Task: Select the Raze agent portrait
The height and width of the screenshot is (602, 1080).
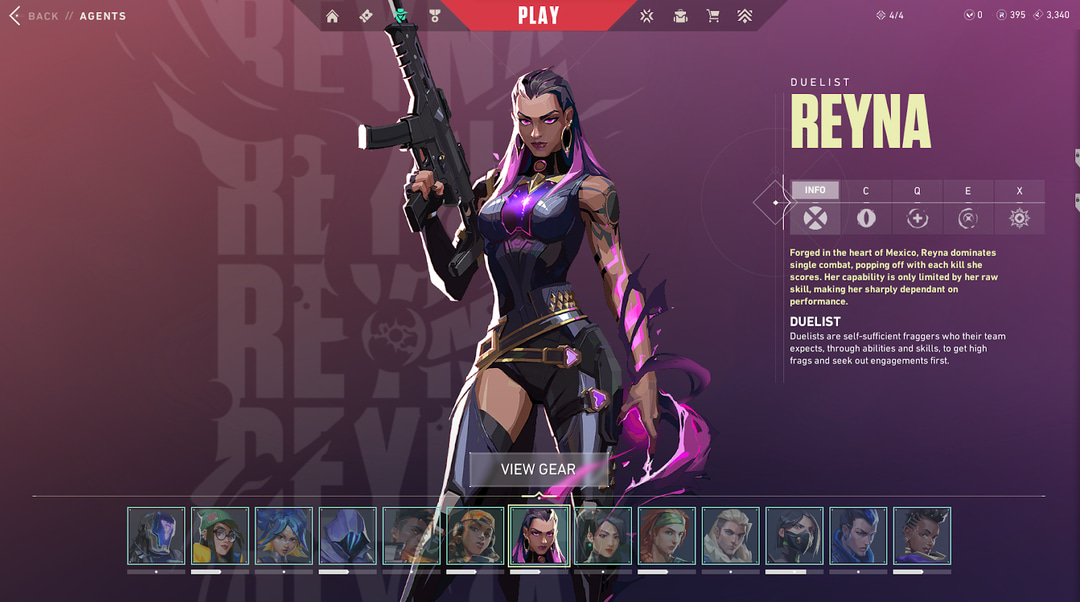Action: (475, 536)
